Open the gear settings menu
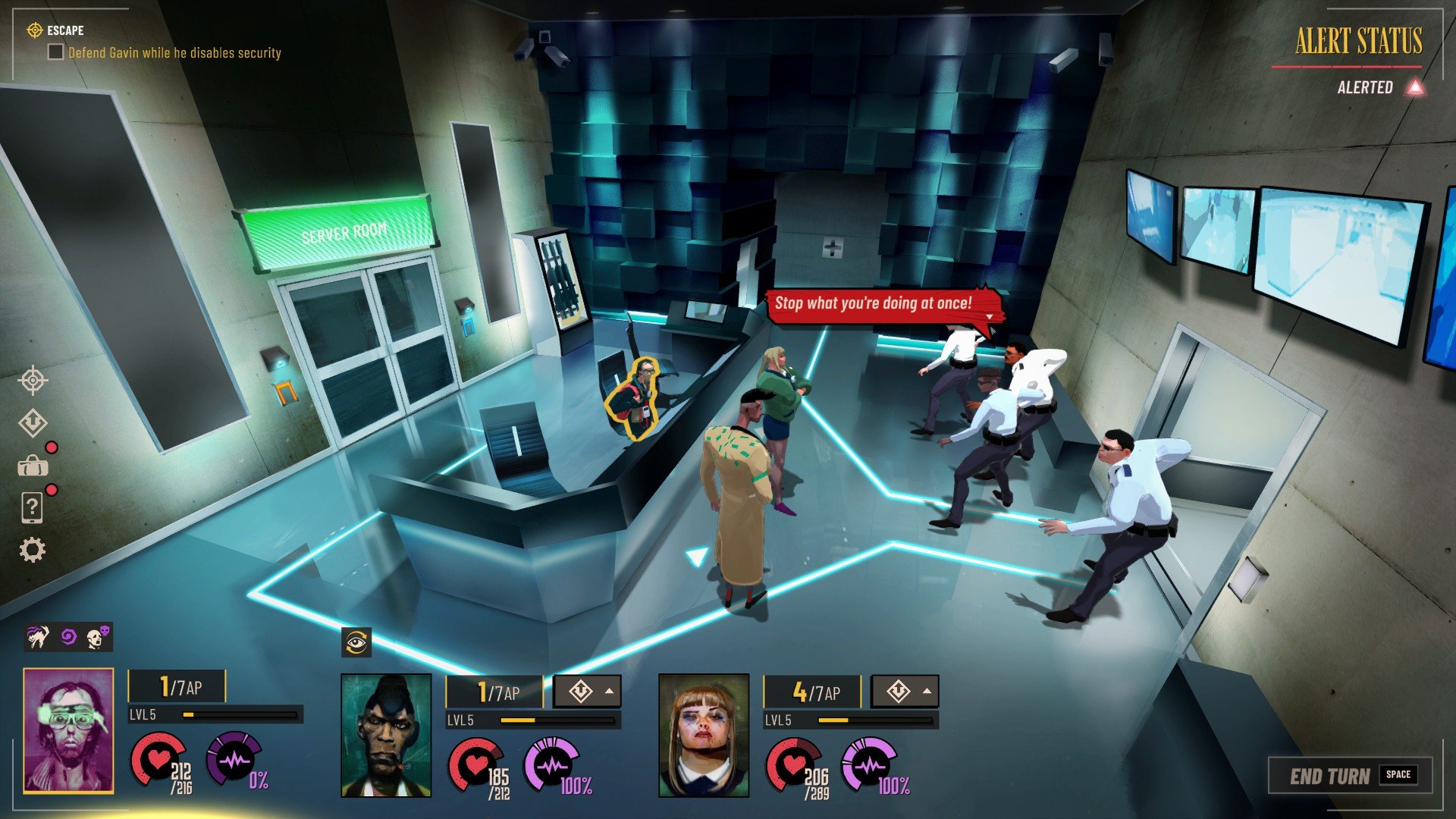The height and width of the screenshot is (819, 1456). [32, 550]
